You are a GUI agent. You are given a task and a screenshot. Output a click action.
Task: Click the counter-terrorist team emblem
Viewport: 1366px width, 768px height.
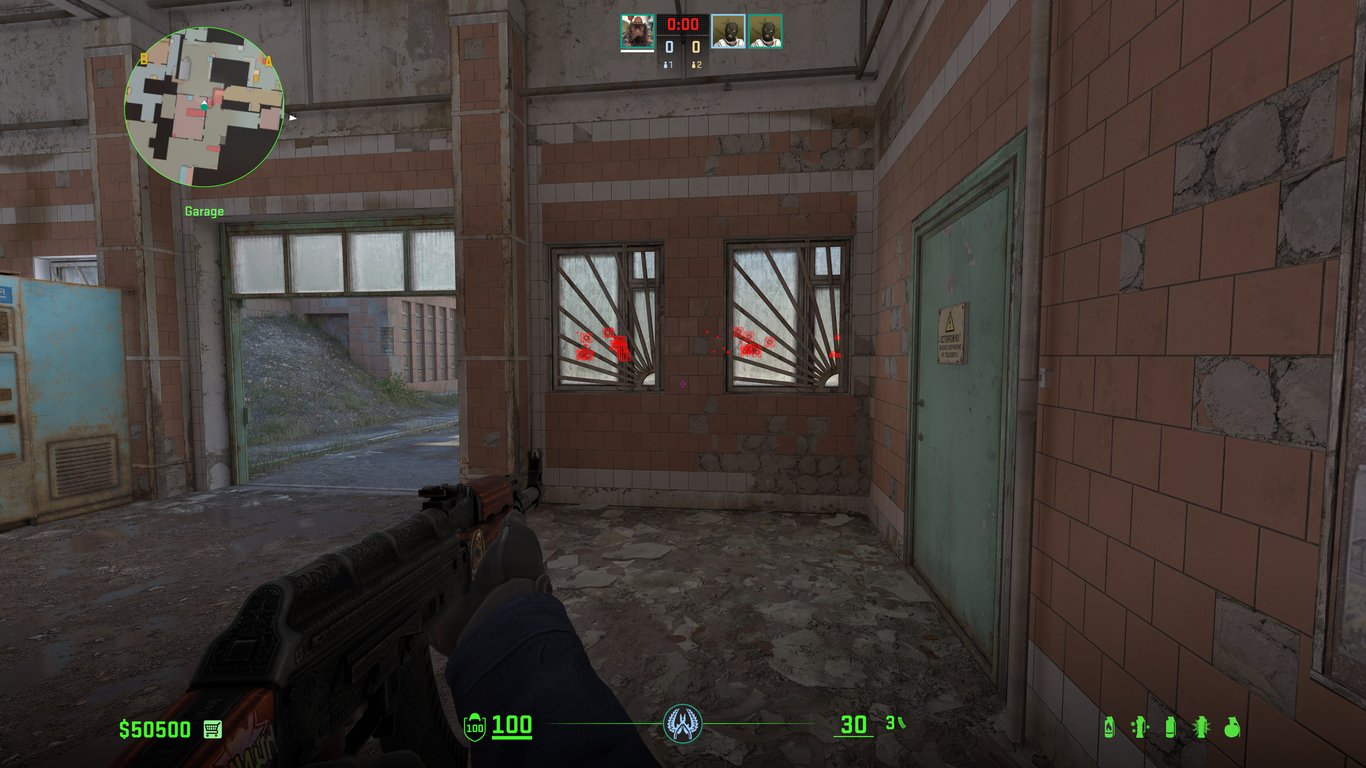click(x=683, y=723)
